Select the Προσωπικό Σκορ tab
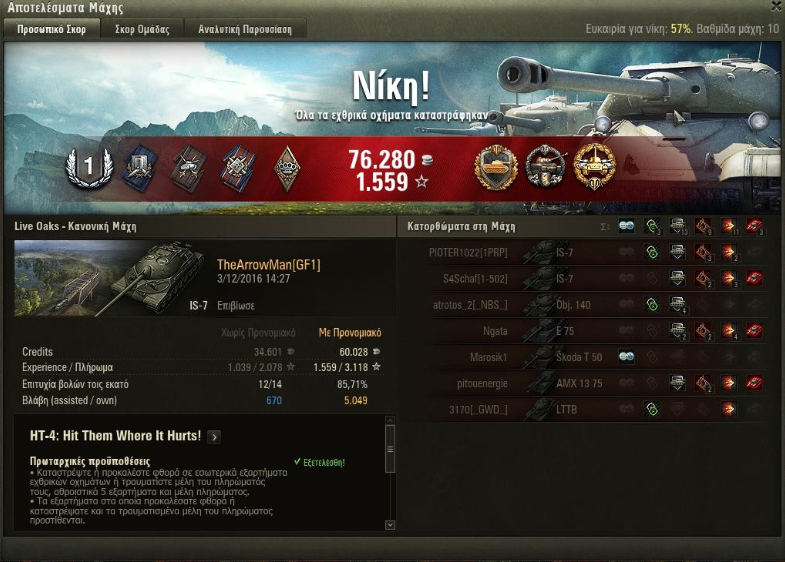The width and height of the screenshot is (785, 562). pyautogui.click(x=51, y=29)
